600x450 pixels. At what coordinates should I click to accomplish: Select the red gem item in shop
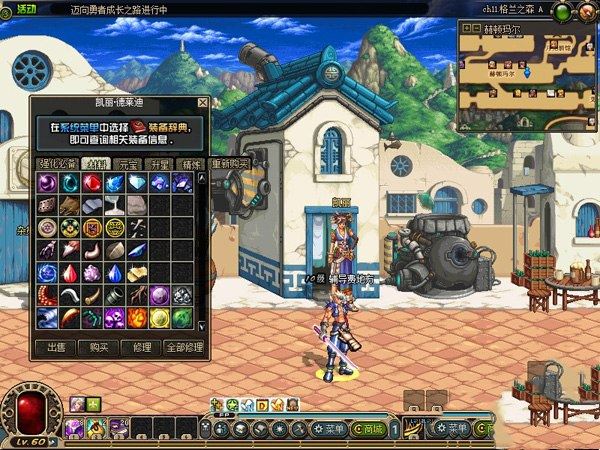click(91, 182)
